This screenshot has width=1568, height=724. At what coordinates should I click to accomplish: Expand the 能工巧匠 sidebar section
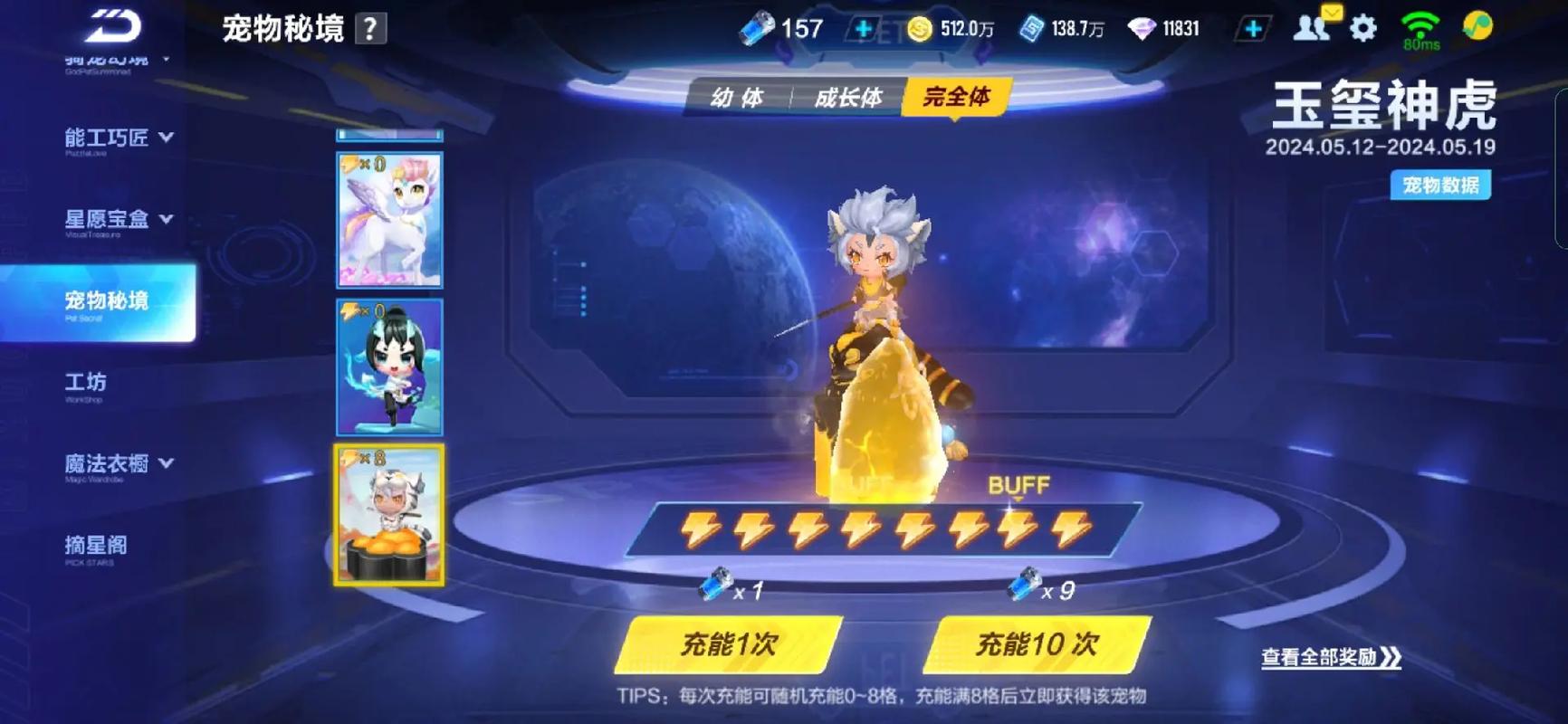pos(109,138)
